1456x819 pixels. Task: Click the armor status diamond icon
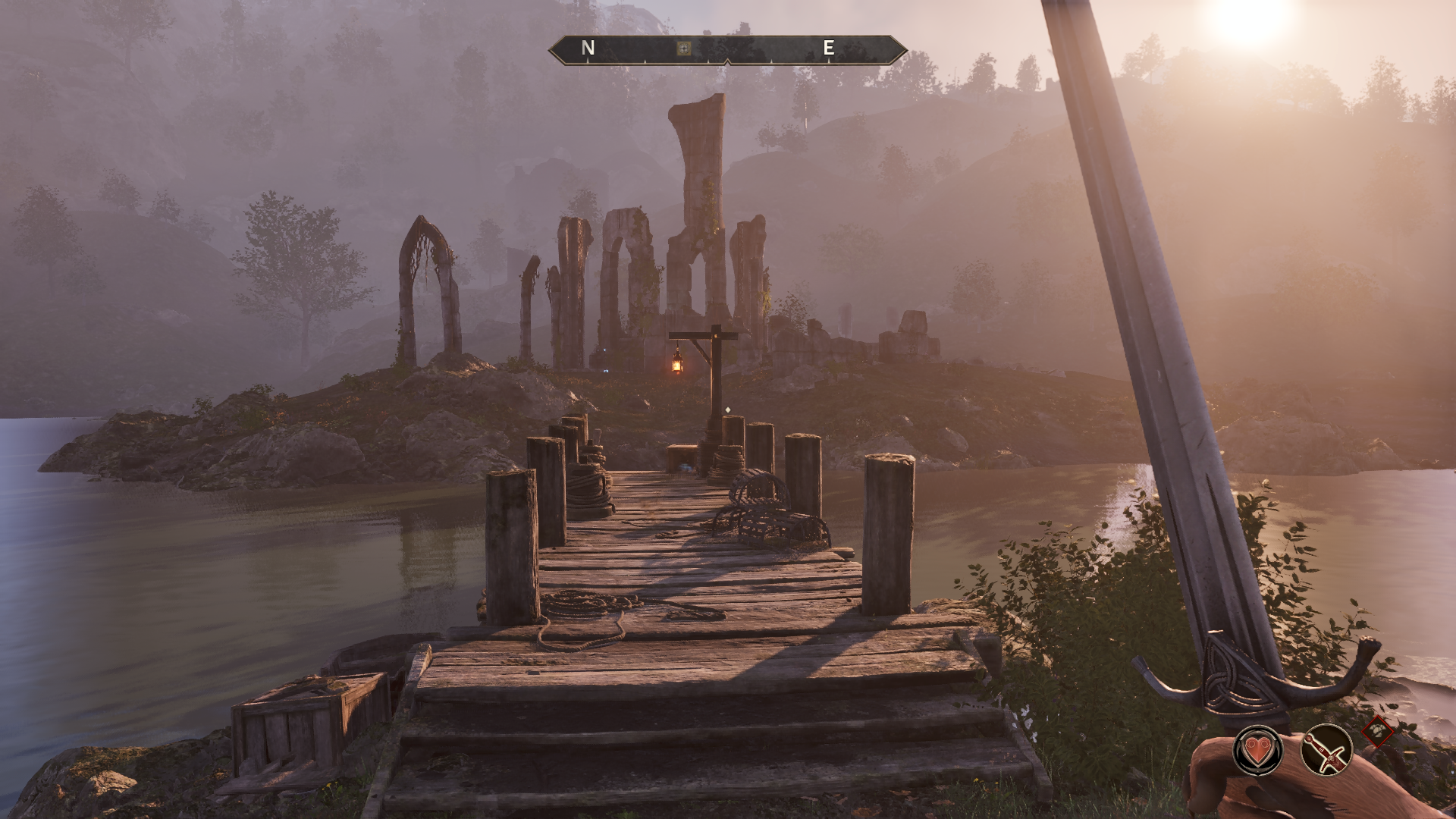[1378, 732]
